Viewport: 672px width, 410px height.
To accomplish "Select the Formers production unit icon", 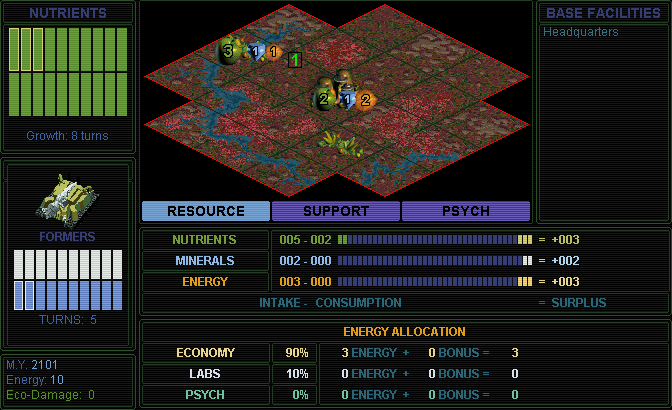I will point(67,198).
